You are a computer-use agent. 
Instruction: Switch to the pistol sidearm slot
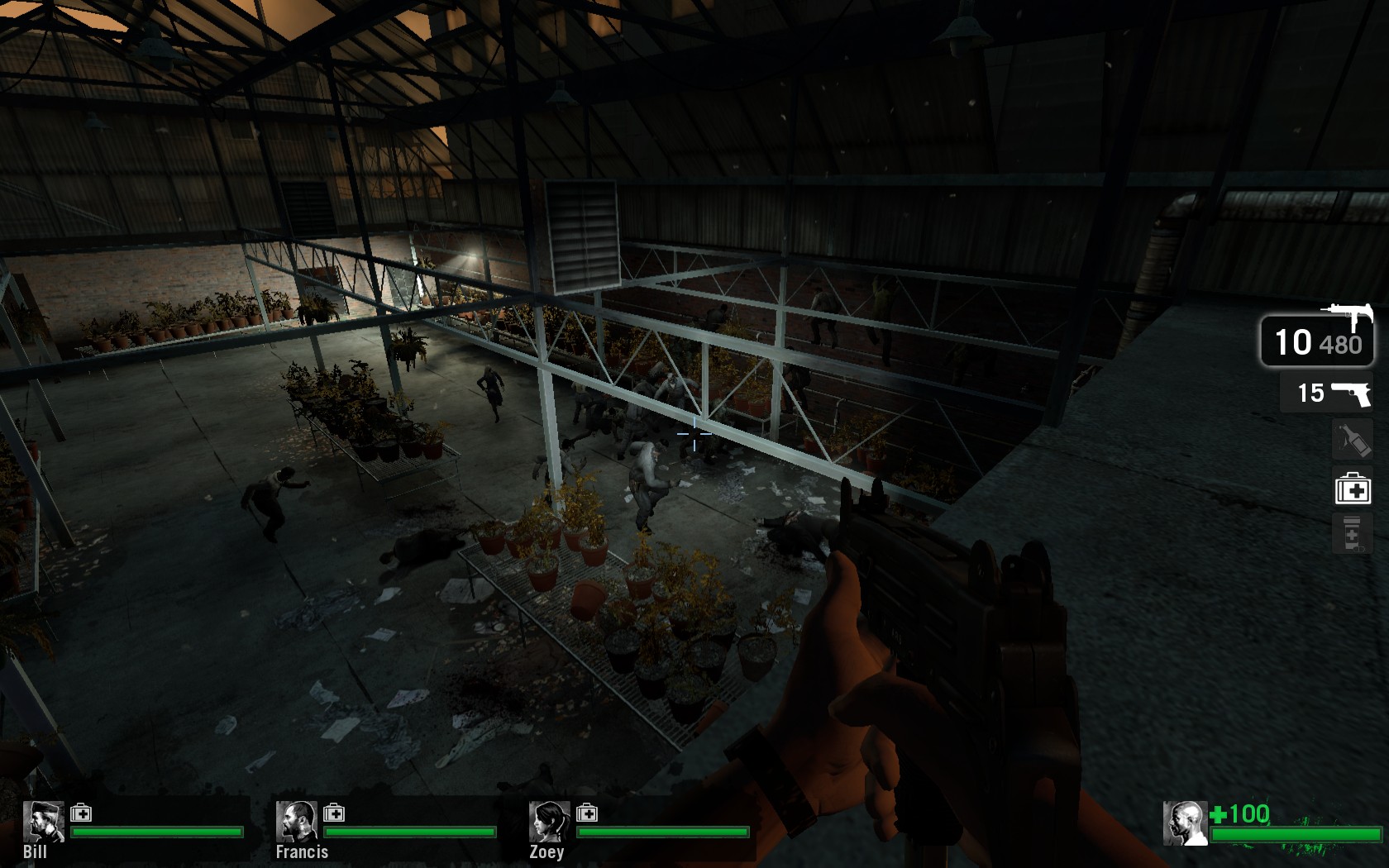(x=1326, y=393)
